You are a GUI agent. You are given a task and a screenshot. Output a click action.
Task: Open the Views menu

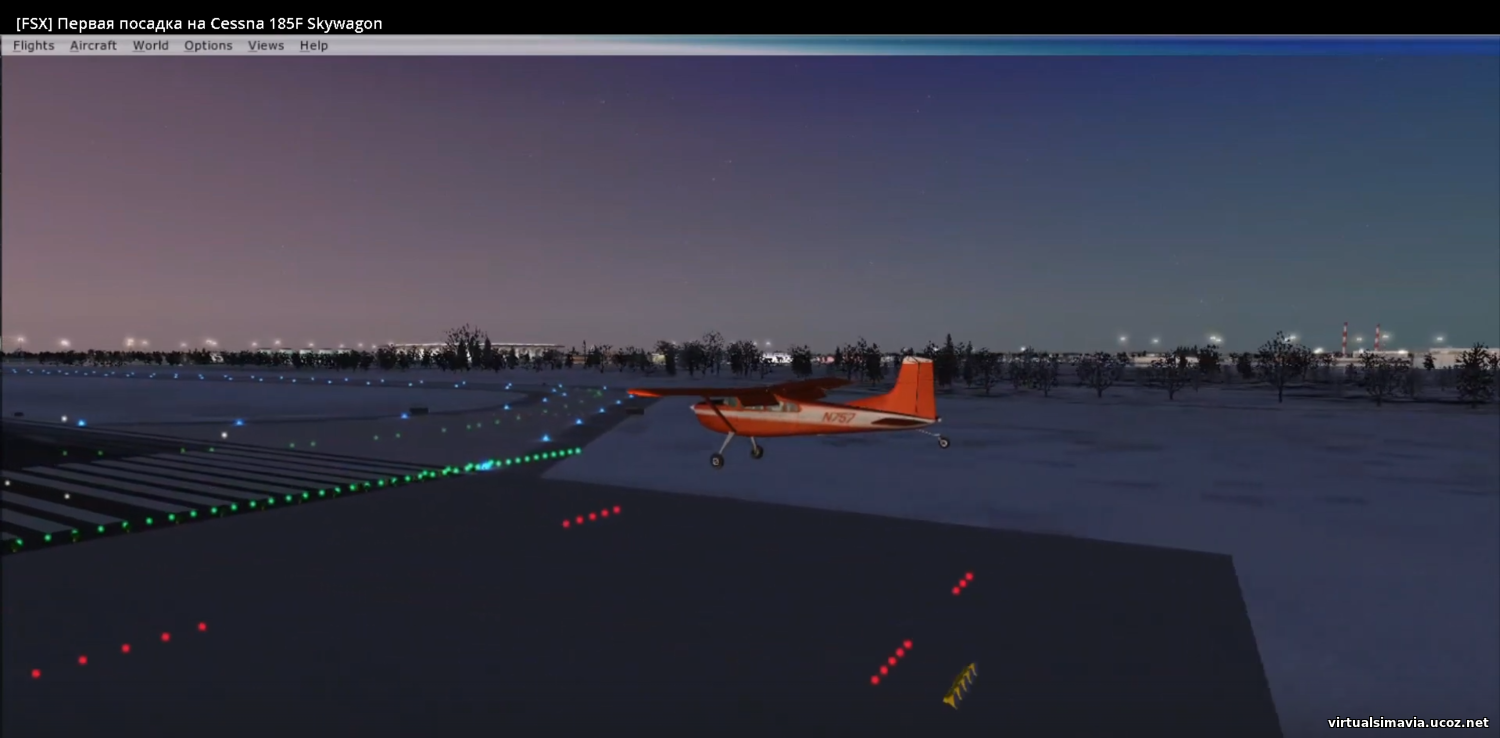click(266, 46)
